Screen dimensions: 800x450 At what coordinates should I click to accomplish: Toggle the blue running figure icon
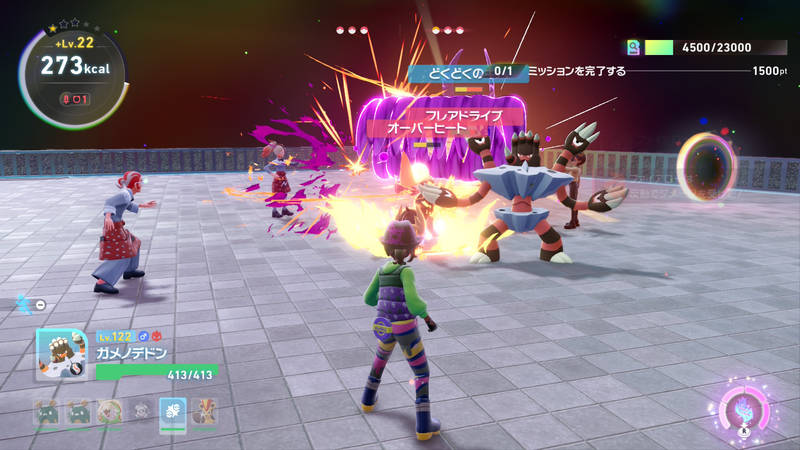click(x=23, y=301)
